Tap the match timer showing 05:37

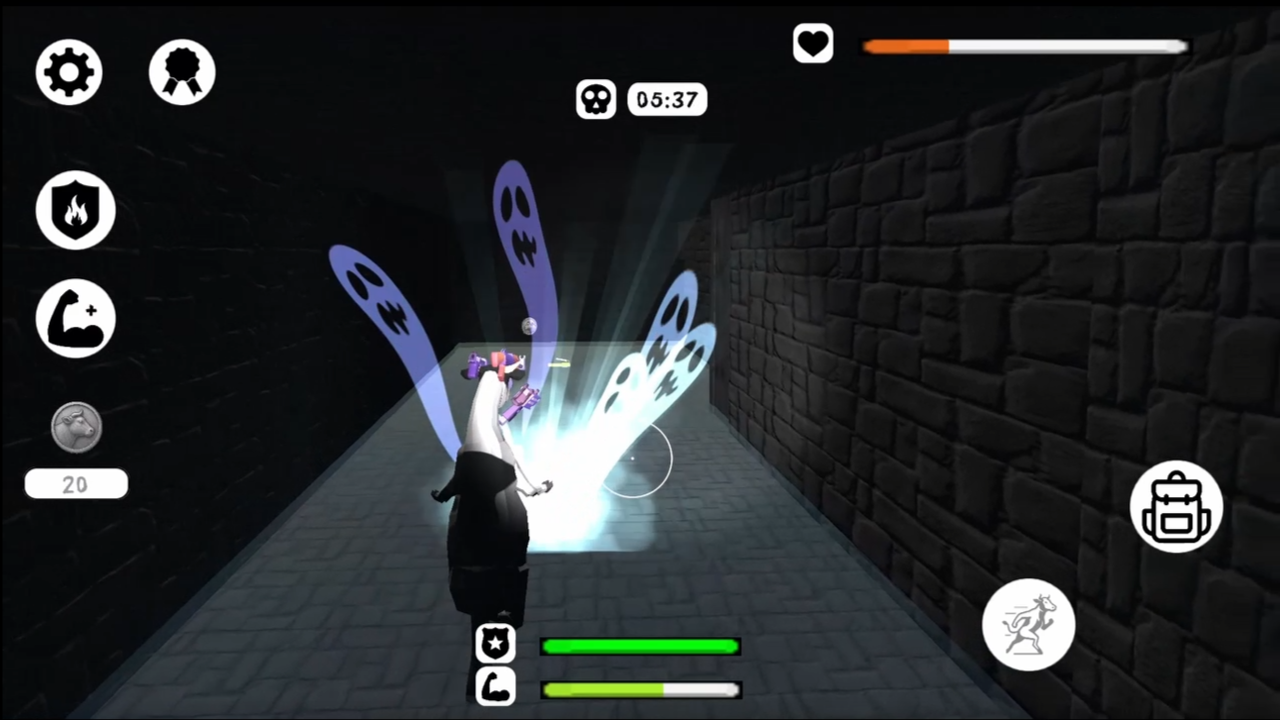(666, 99)
